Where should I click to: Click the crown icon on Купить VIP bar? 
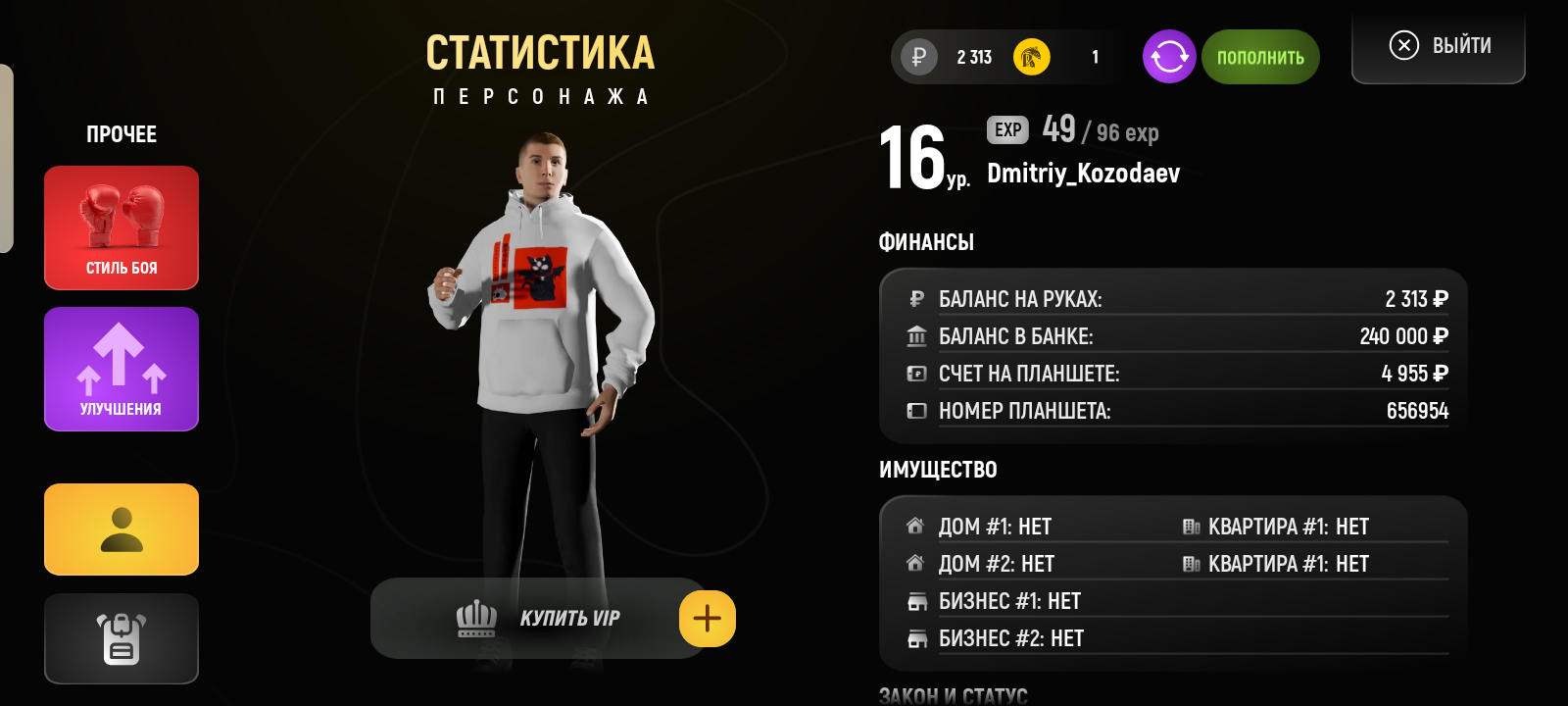point(477,618)
